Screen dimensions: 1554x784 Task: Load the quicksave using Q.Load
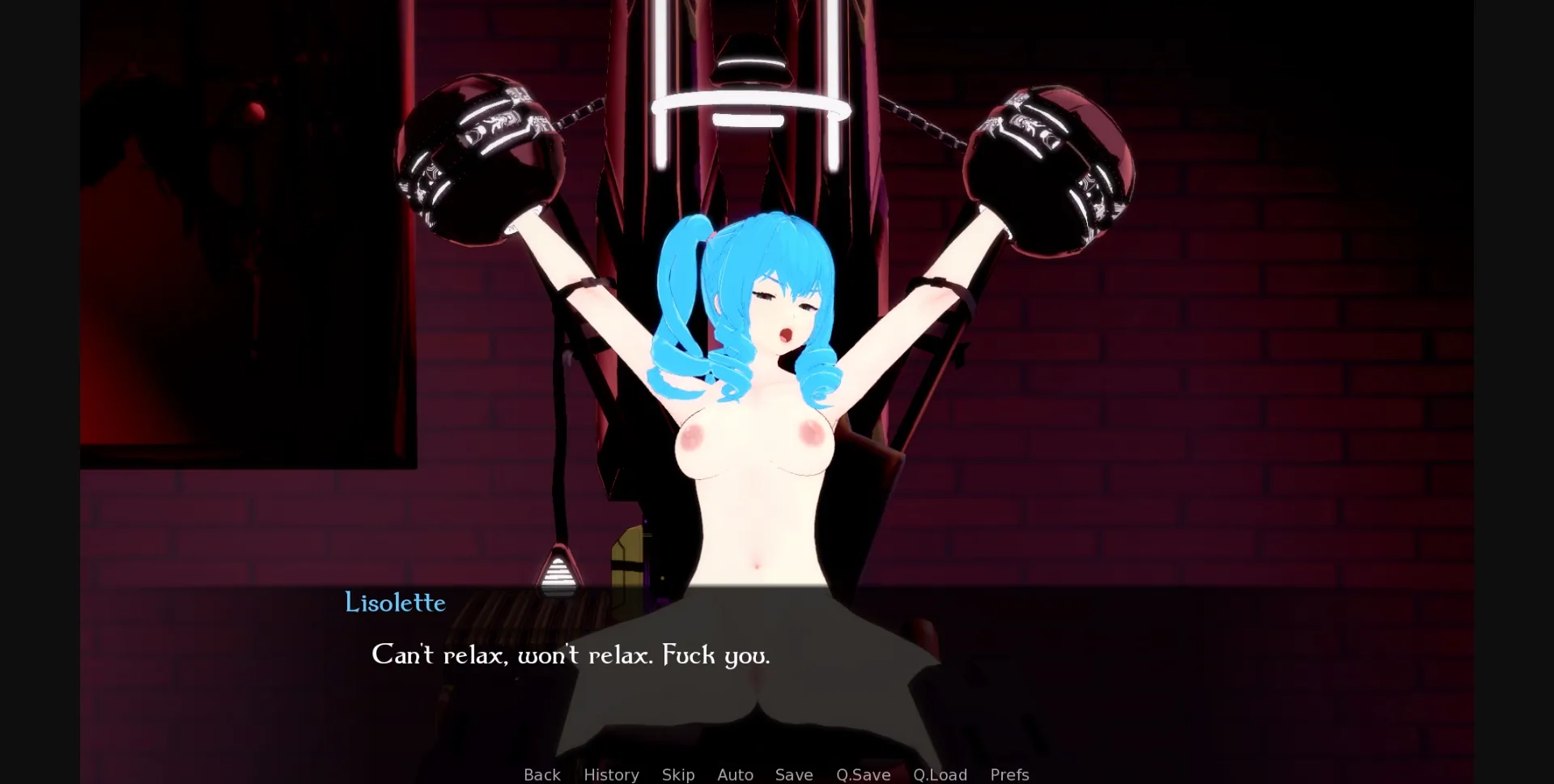940,774
